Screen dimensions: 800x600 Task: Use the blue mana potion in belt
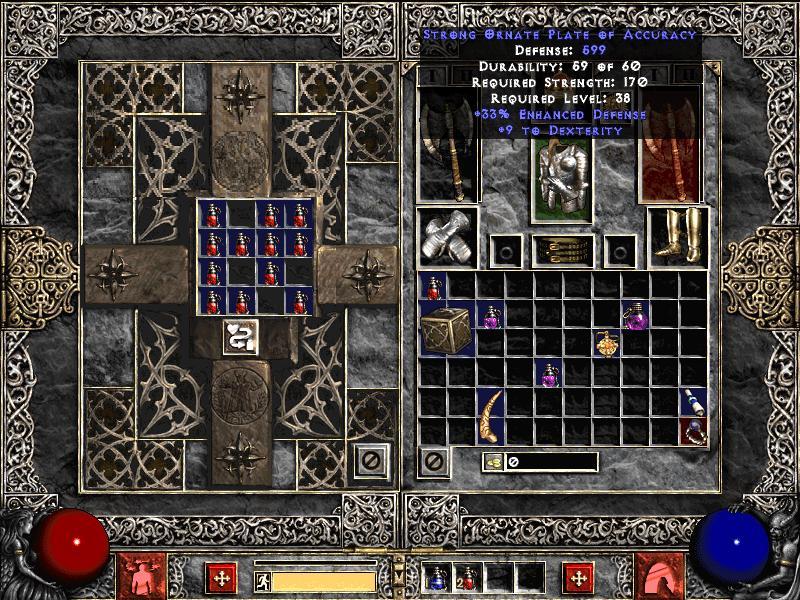click(437, 577)
